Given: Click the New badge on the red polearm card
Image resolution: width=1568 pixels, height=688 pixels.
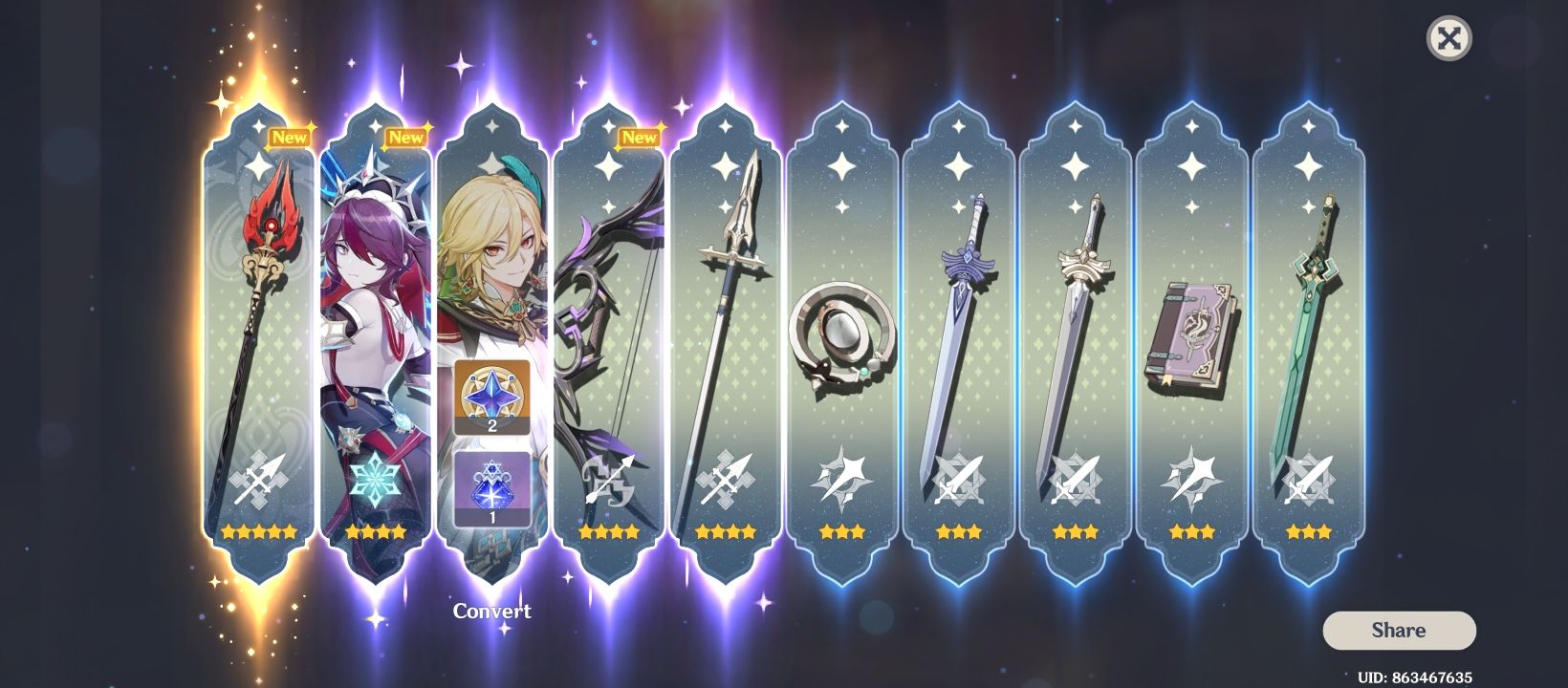Looking at the screenshot, I should (290, 137).
